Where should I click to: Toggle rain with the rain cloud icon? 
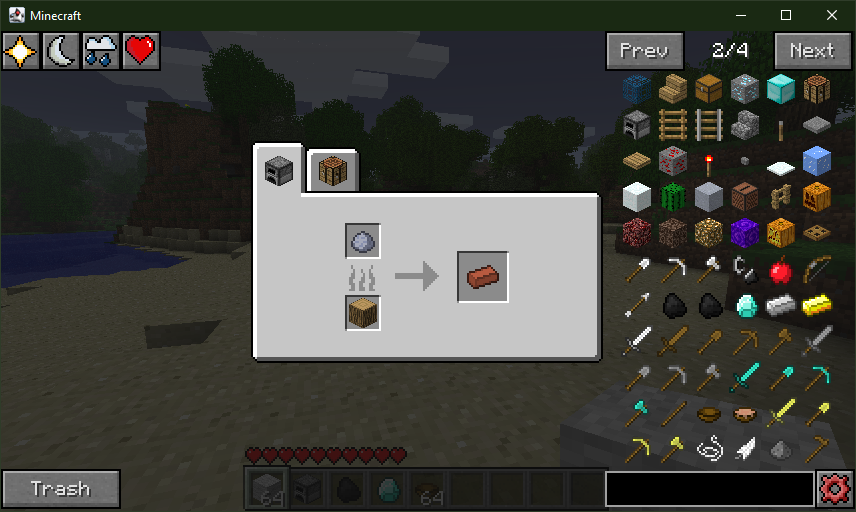pos(101,51)
